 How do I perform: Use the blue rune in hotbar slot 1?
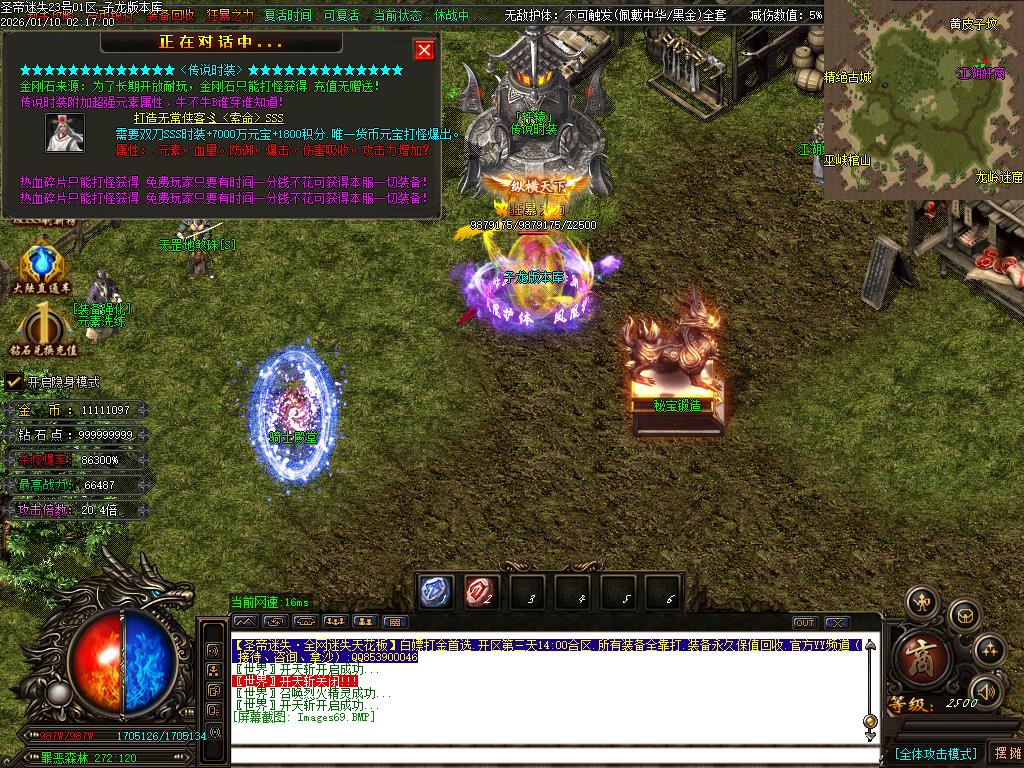(435, 592)
